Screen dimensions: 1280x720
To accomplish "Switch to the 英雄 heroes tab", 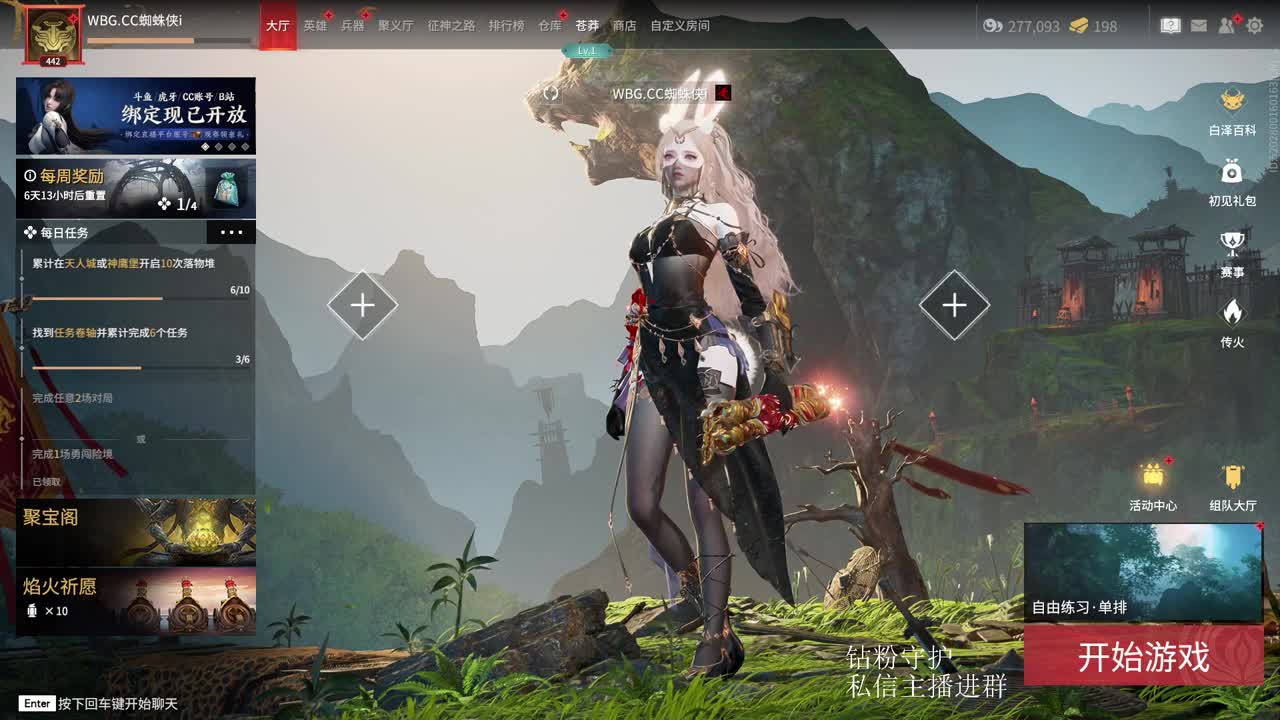I will [x=315, y=26].
